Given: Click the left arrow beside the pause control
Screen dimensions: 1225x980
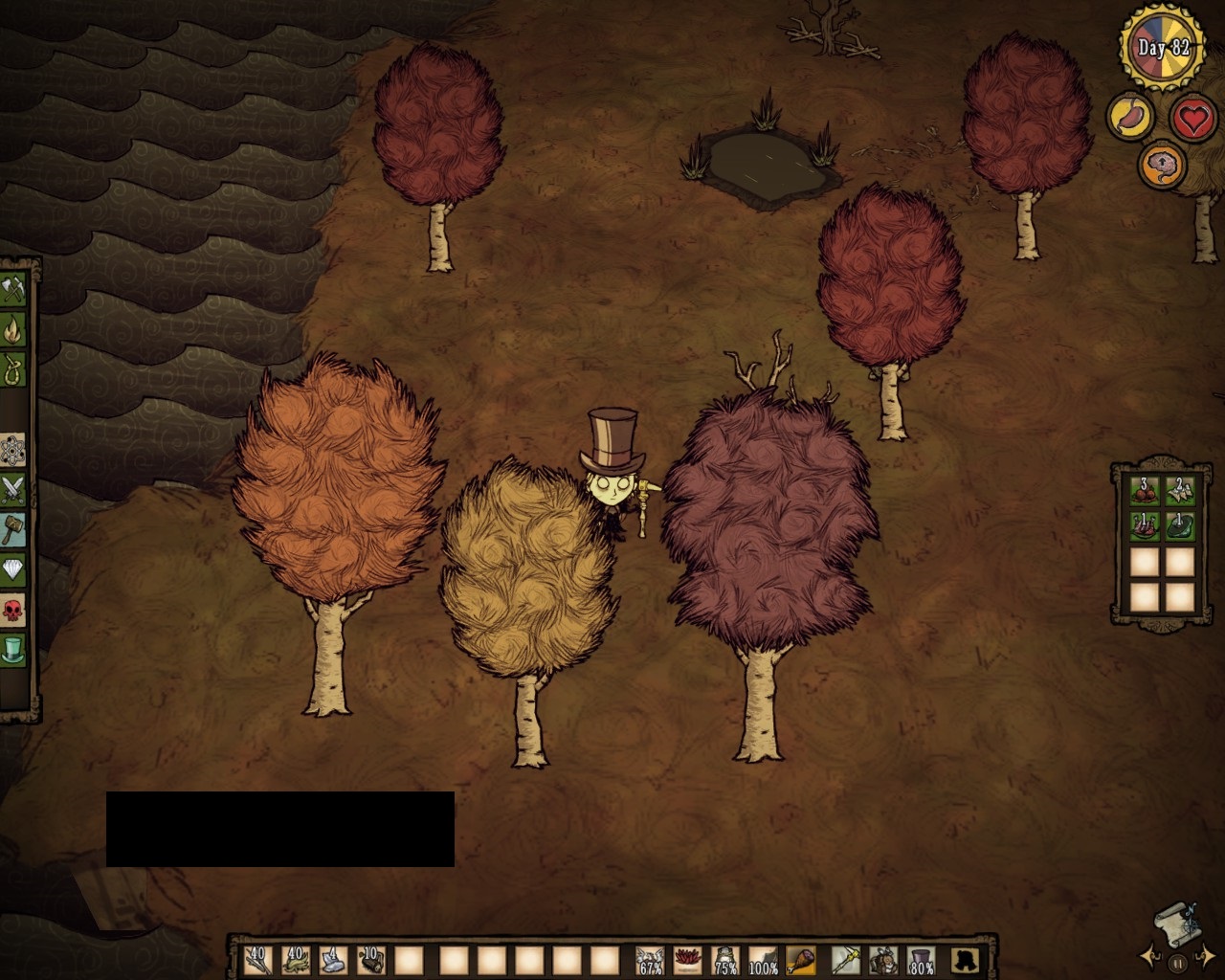Looking at the screenshot, I should [x=1148, y=957].
